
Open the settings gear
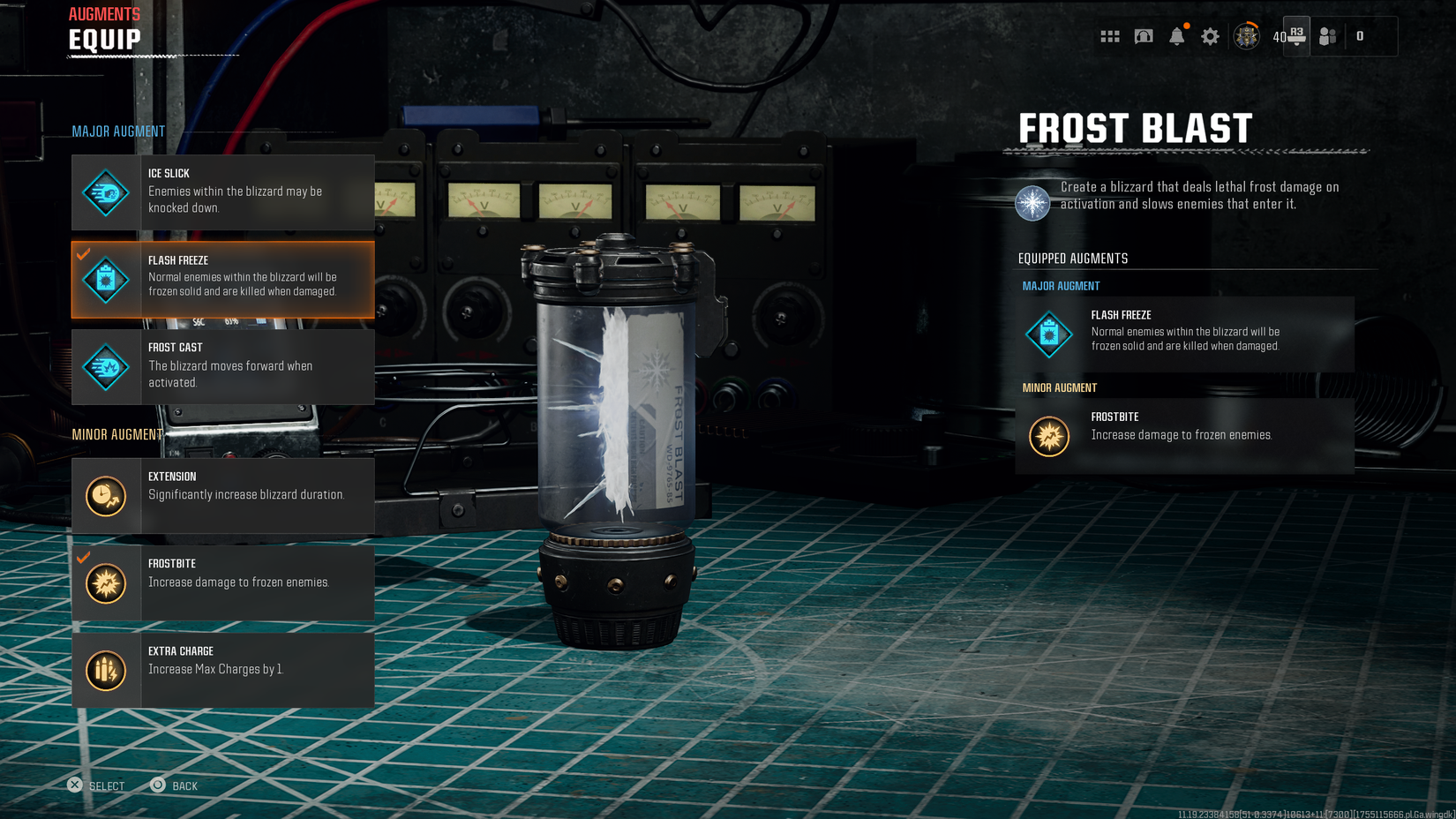(1210, 36)
